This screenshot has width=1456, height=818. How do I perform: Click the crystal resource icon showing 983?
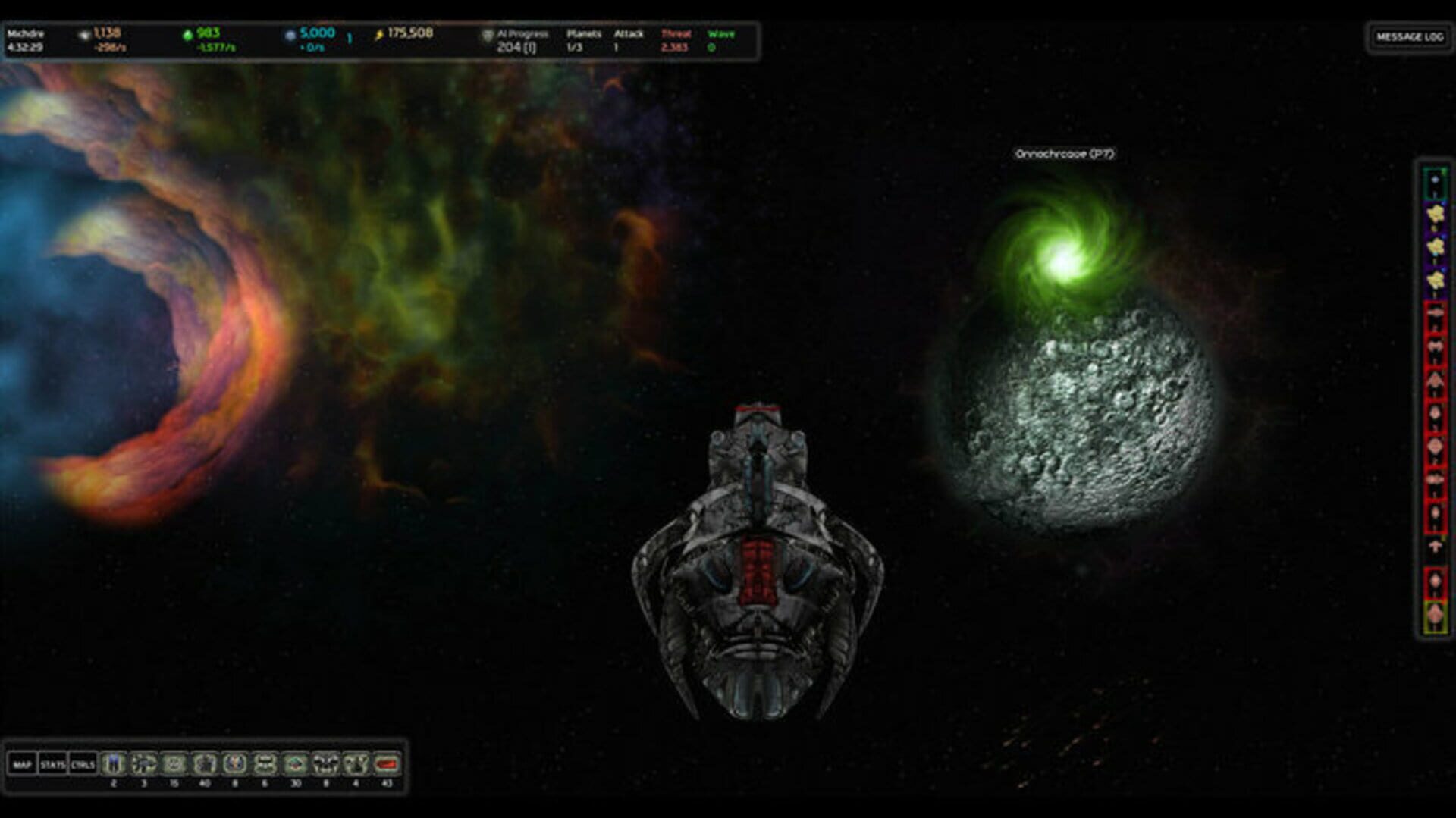click(189, 34)
